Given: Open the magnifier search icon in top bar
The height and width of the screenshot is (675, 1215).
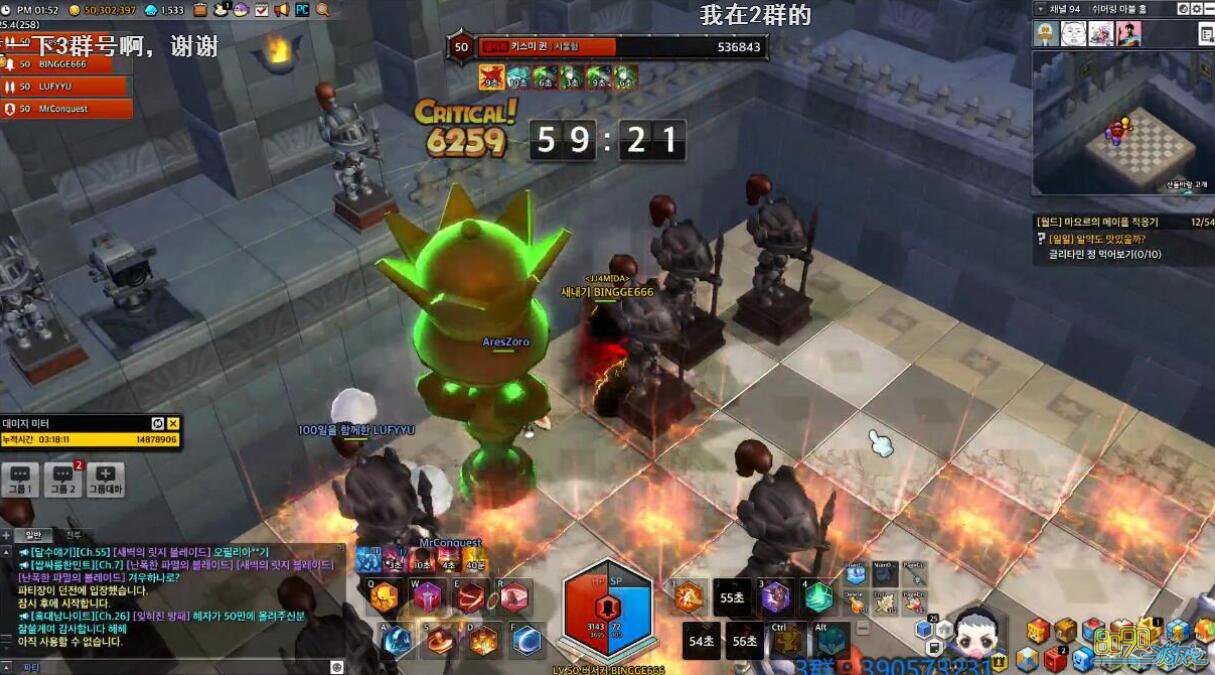Looking at the screenshot, I should pyautogui.click(x=323, y=10).
